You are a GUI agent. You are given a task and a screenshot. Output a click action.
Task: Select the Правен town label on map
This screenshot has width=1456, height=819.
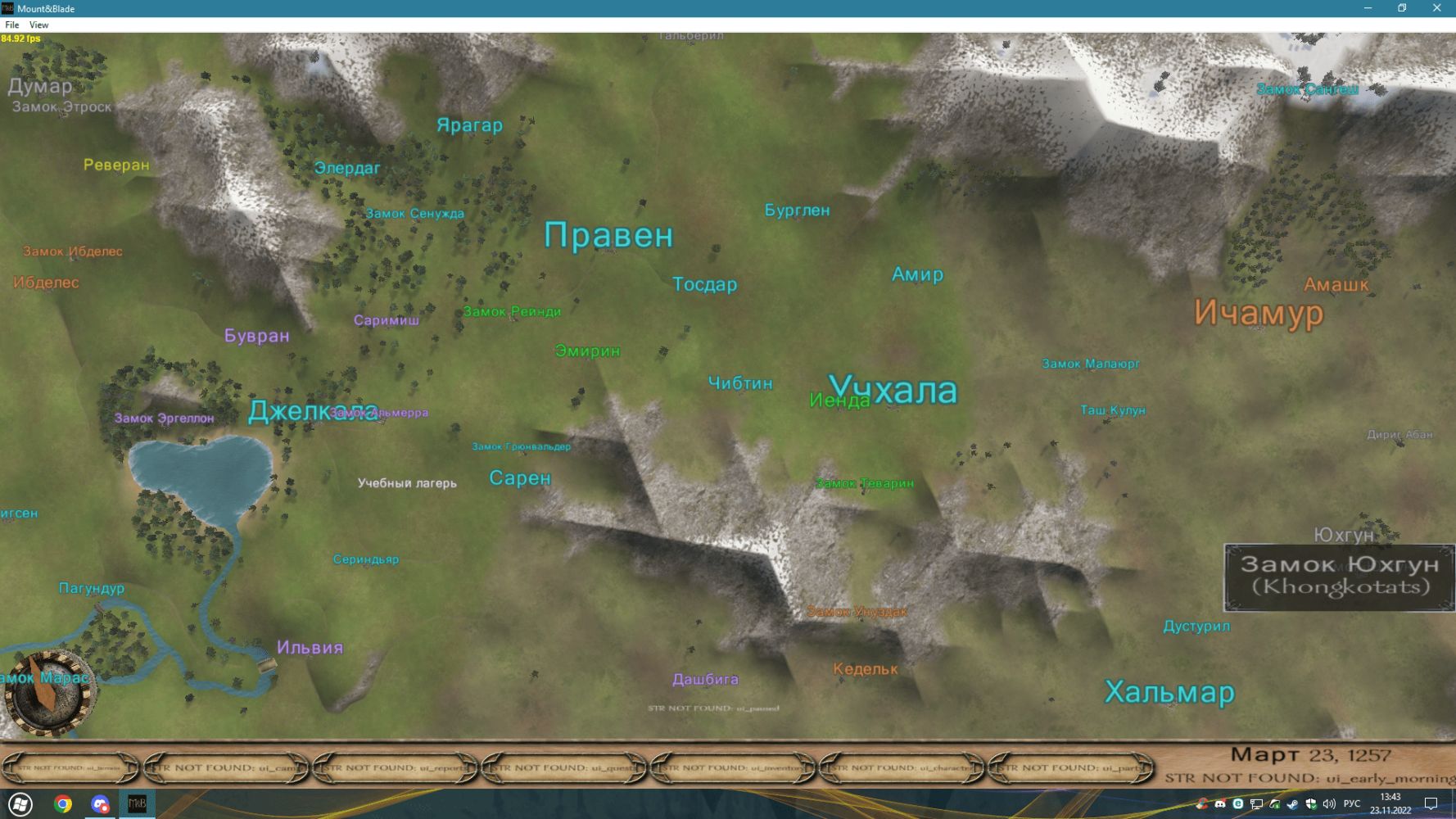pyautogui.click(x=608, y=236)
